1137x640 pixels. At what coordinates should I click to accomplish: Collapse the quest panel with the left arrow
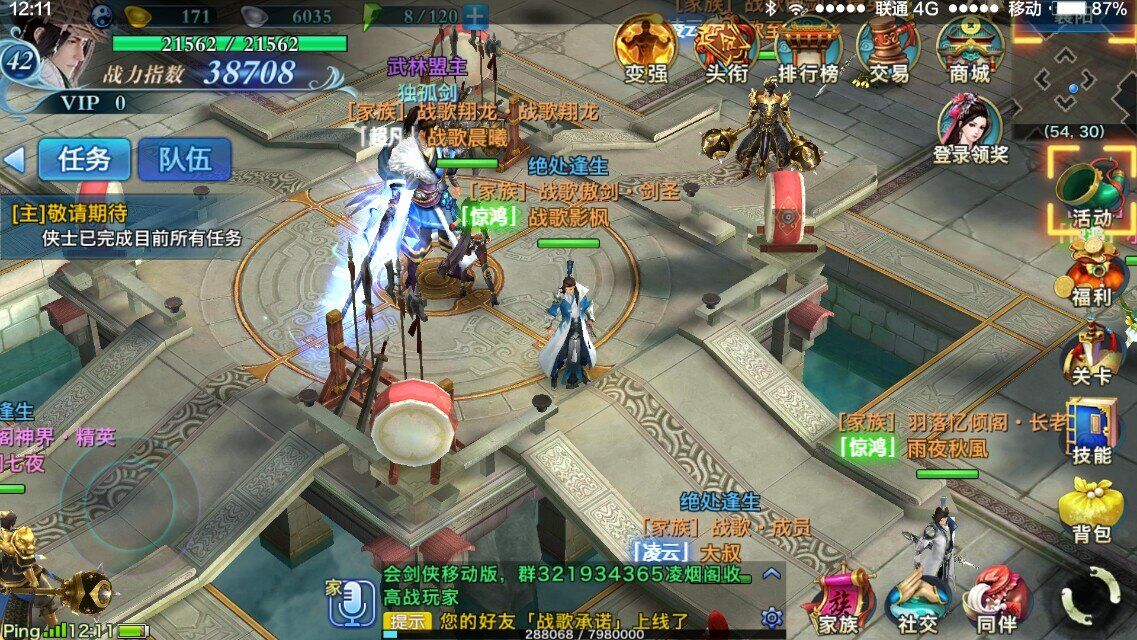click(14, 160)
